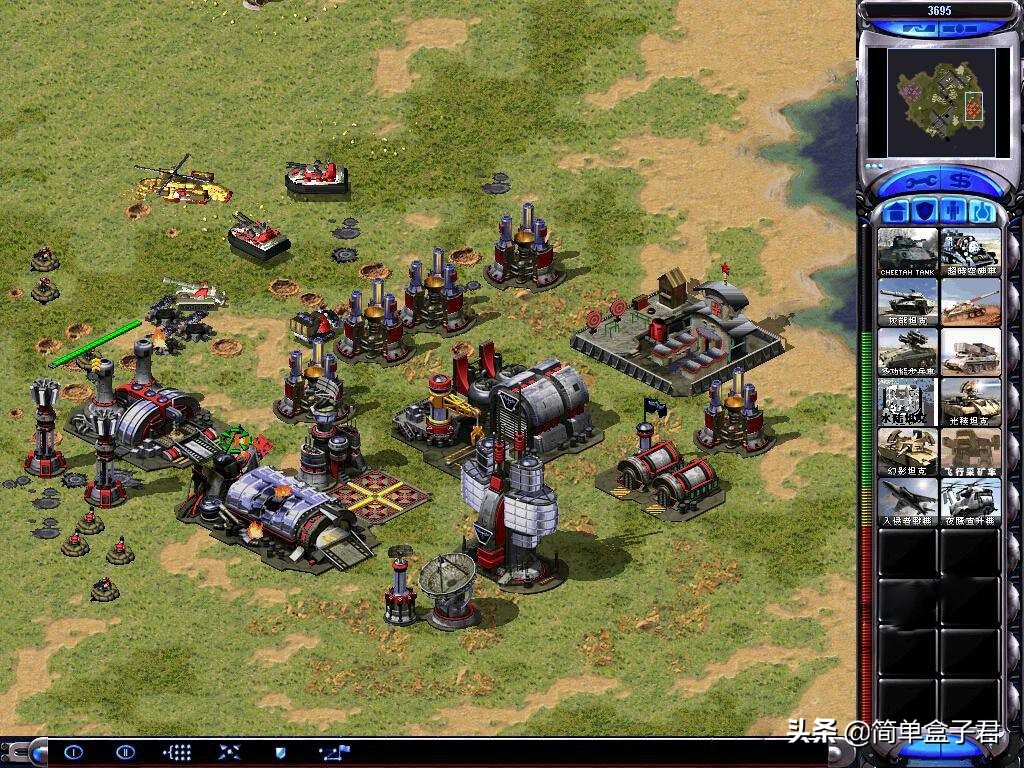Viewport: 1024px width, 768px height.
Task: Build a Prism Tank (光棱坦克)
Action: 970,402
